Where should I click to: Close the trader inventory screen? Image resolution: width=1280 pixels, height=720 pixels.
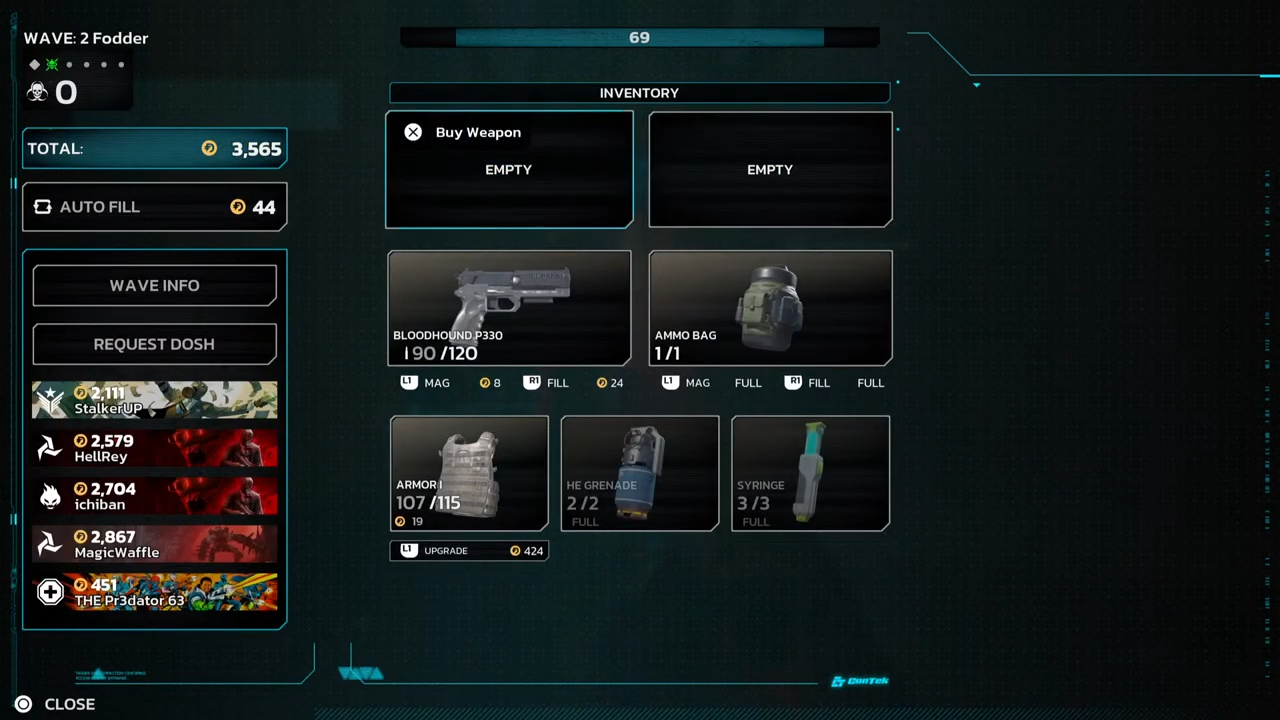(x=58, y=704)
